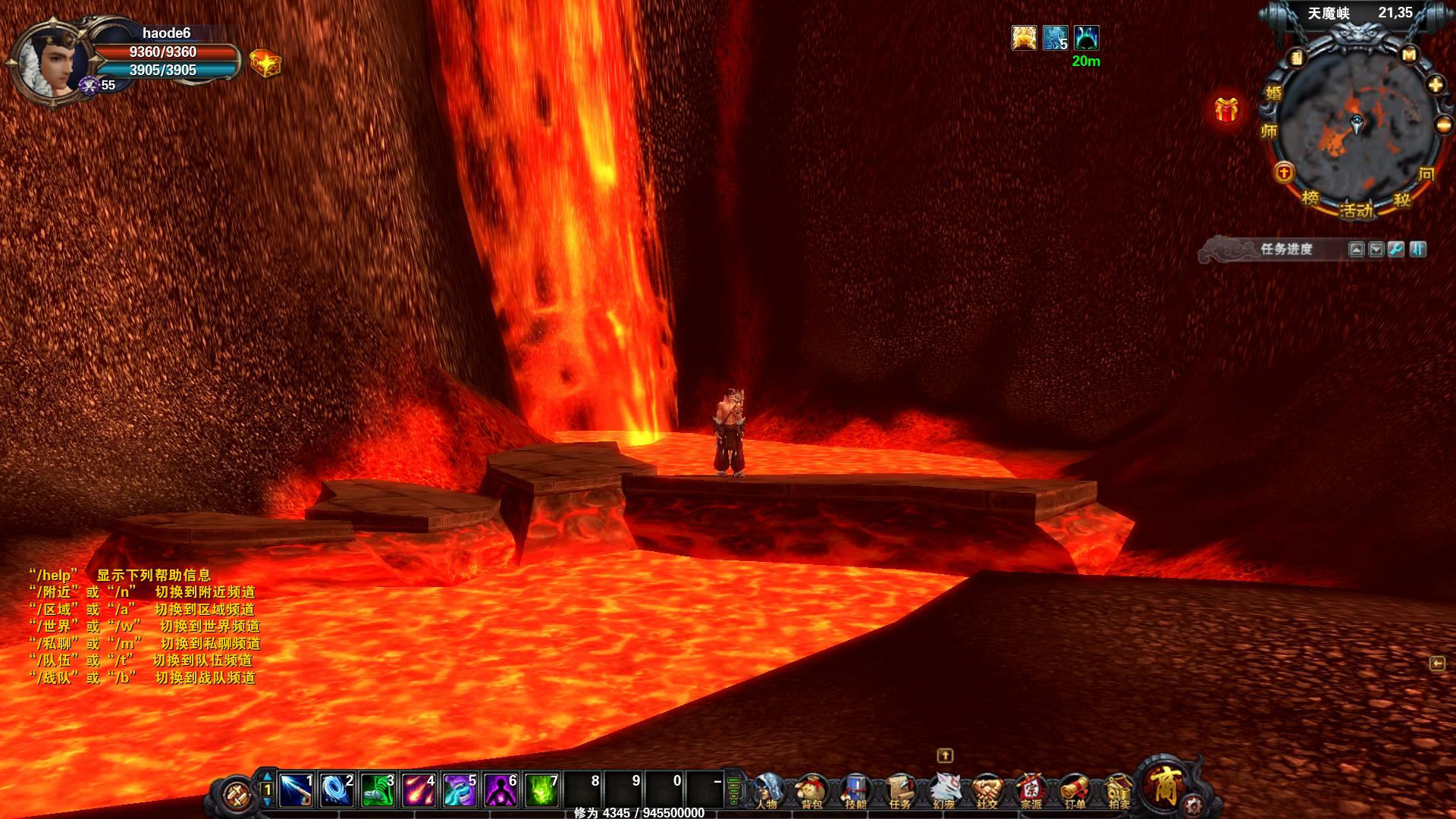Viewport: 1456px width, 819px height.
Task: Trigger the purple silhouette skill in slot 6
Action: (500, 790)
